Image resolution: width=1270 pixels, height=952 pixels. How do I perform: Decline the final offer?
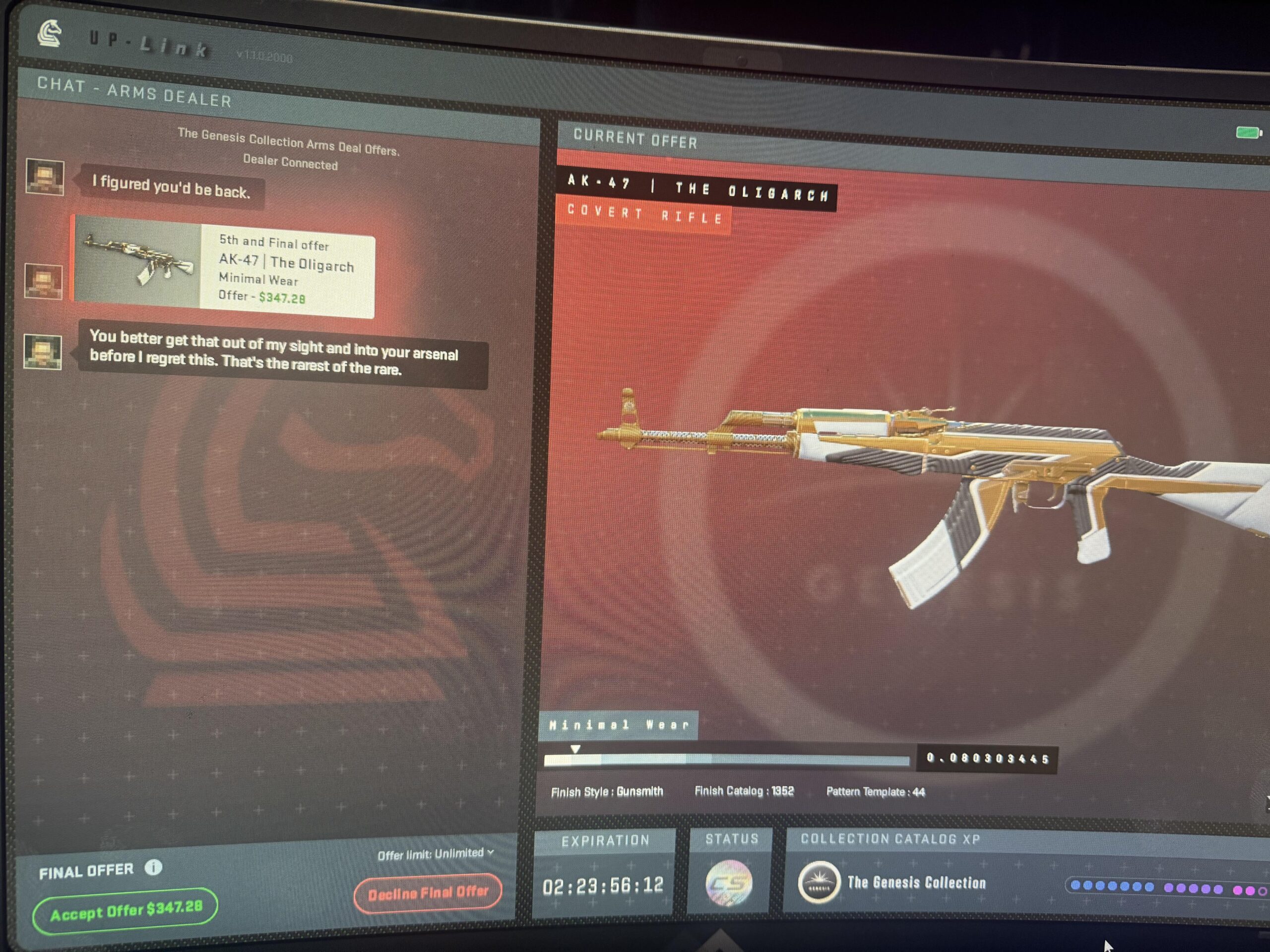click(x=428, y=893)
